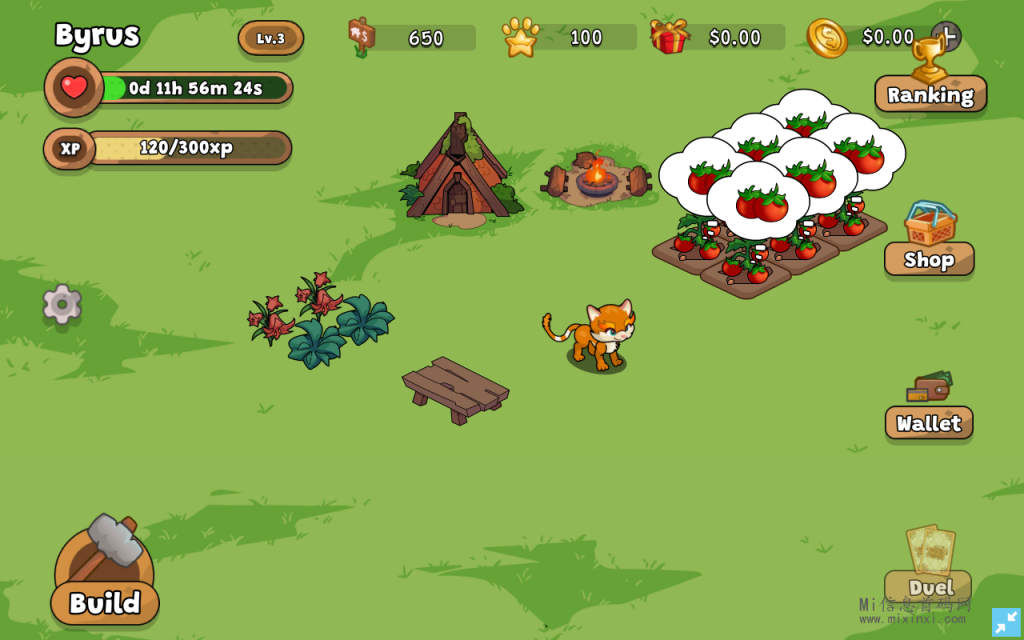Open the Wallet
1024x640 pixels.
(x=929, y=421)
